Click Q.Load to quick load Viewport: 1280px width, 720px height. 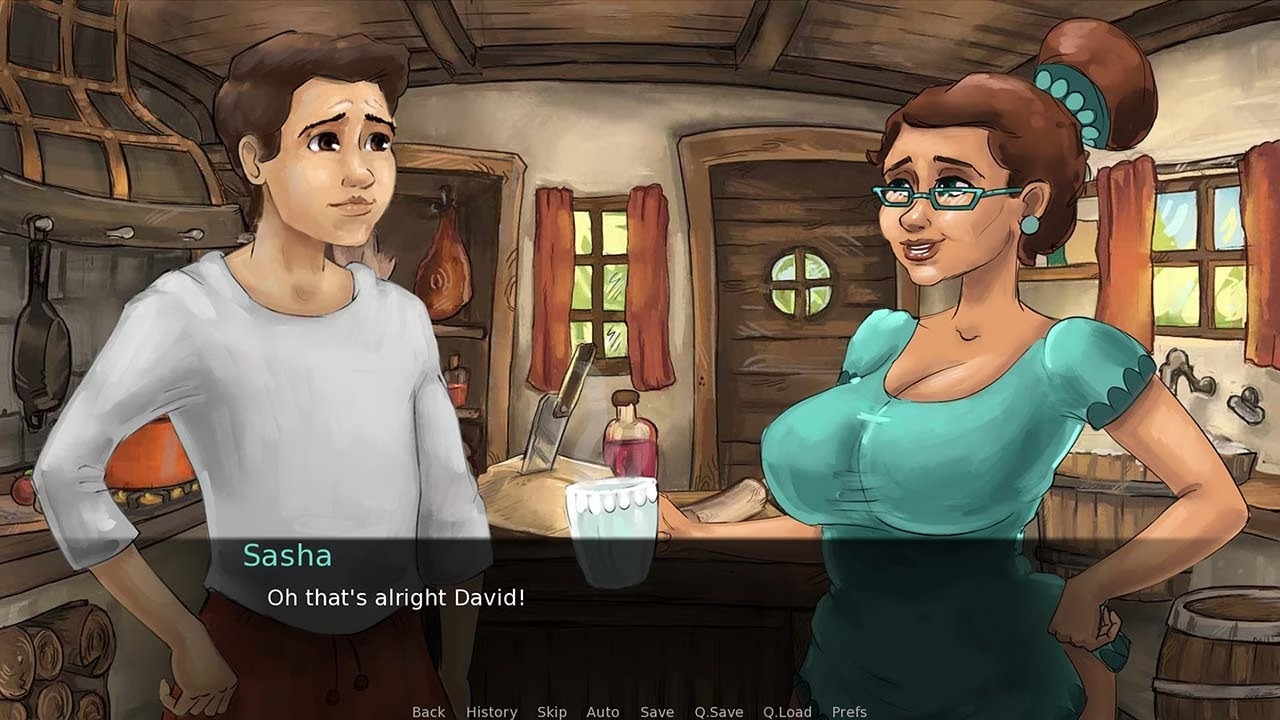[787, 712]
